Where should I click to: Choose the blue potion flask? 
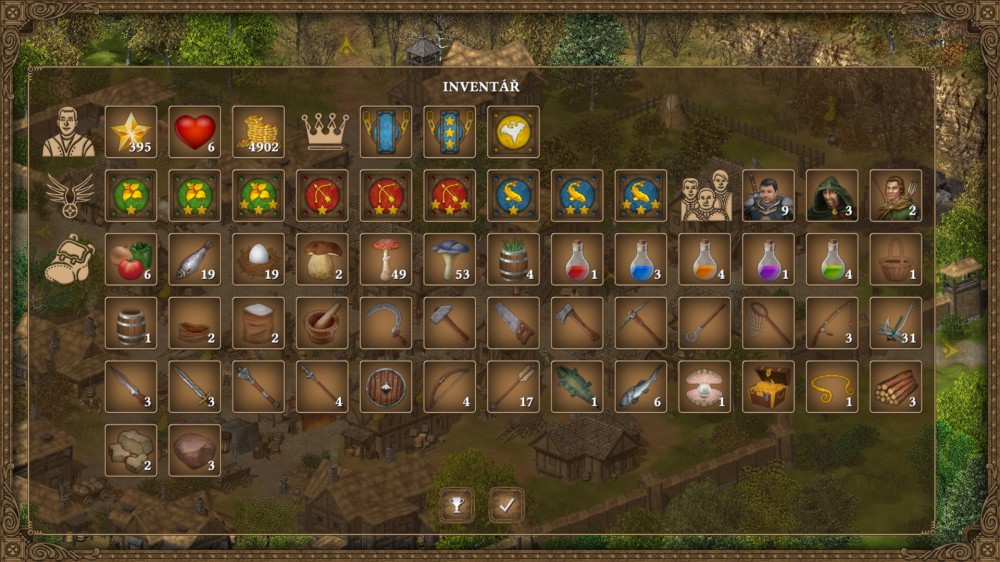(641, 260)
